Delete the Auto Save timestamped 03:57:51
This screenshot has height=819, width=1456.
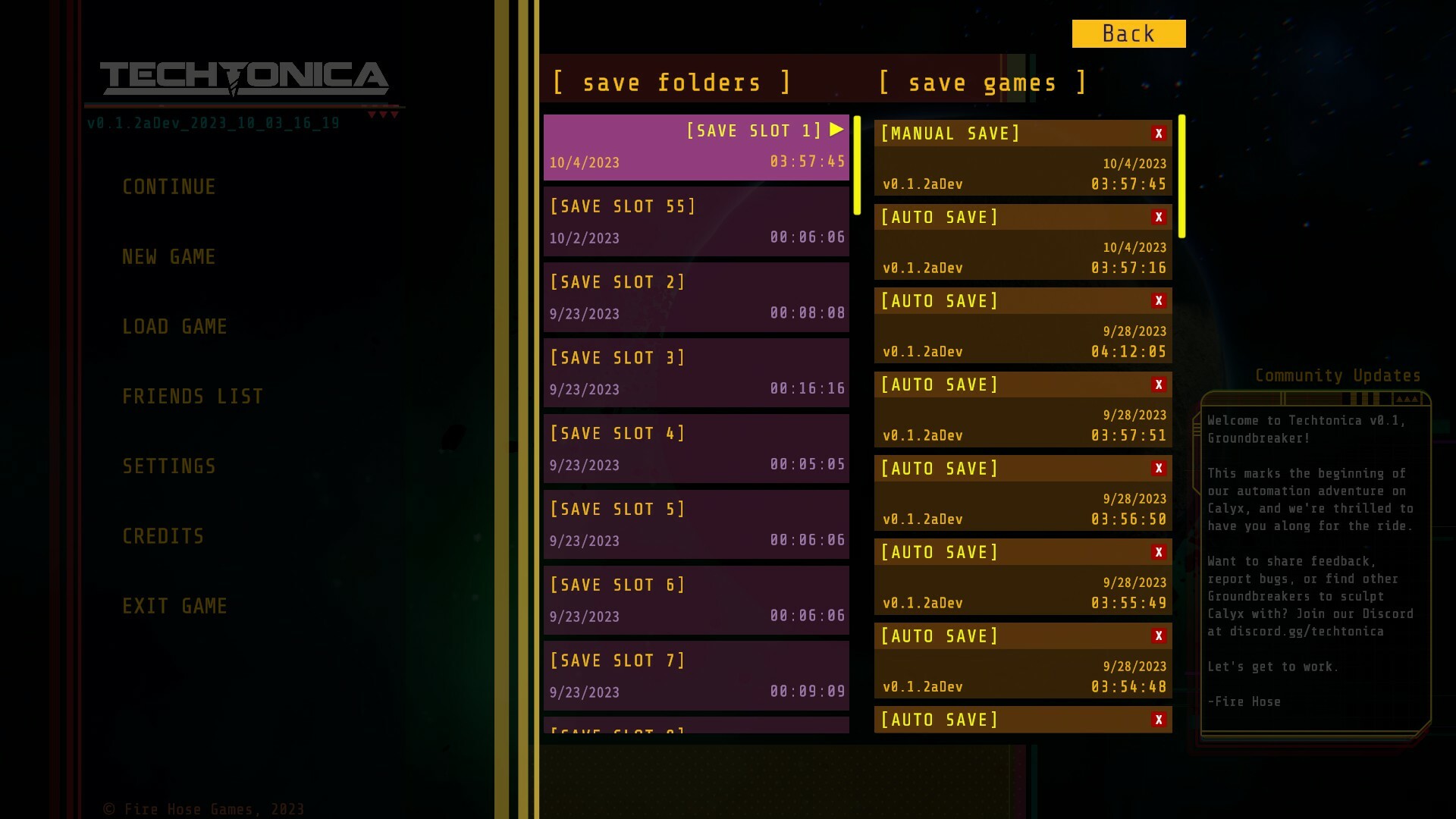click(x=1159, y=384)
